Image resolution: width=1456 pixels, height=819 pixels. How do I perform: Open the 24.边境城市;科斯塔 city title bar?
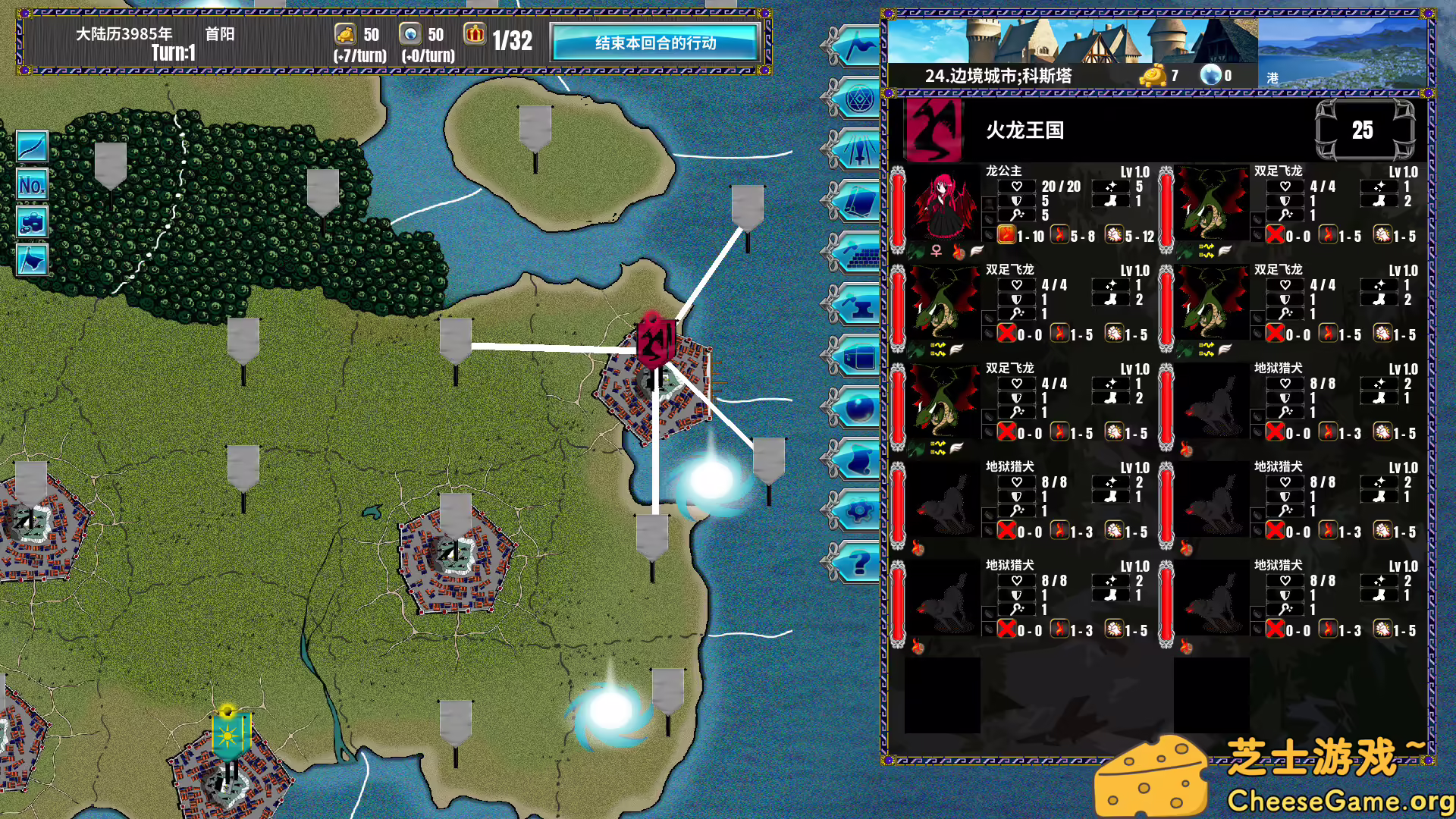[x=1001, y=75]
